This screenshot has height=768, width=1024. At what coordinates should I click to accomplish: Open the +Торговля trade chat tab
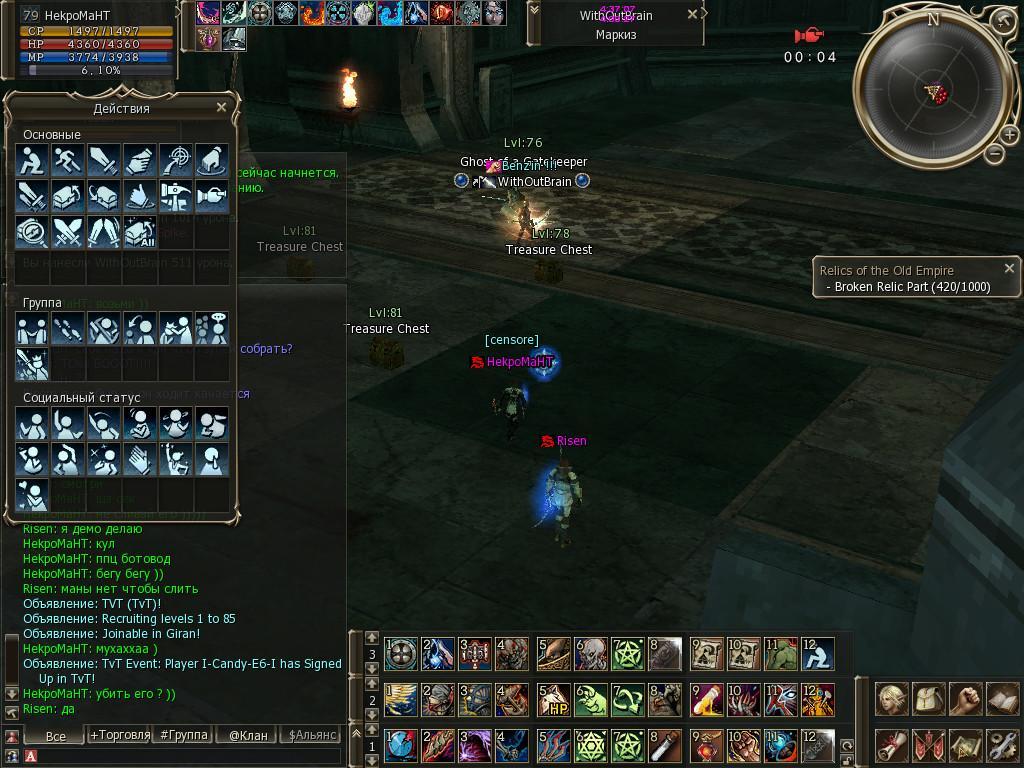120,735
